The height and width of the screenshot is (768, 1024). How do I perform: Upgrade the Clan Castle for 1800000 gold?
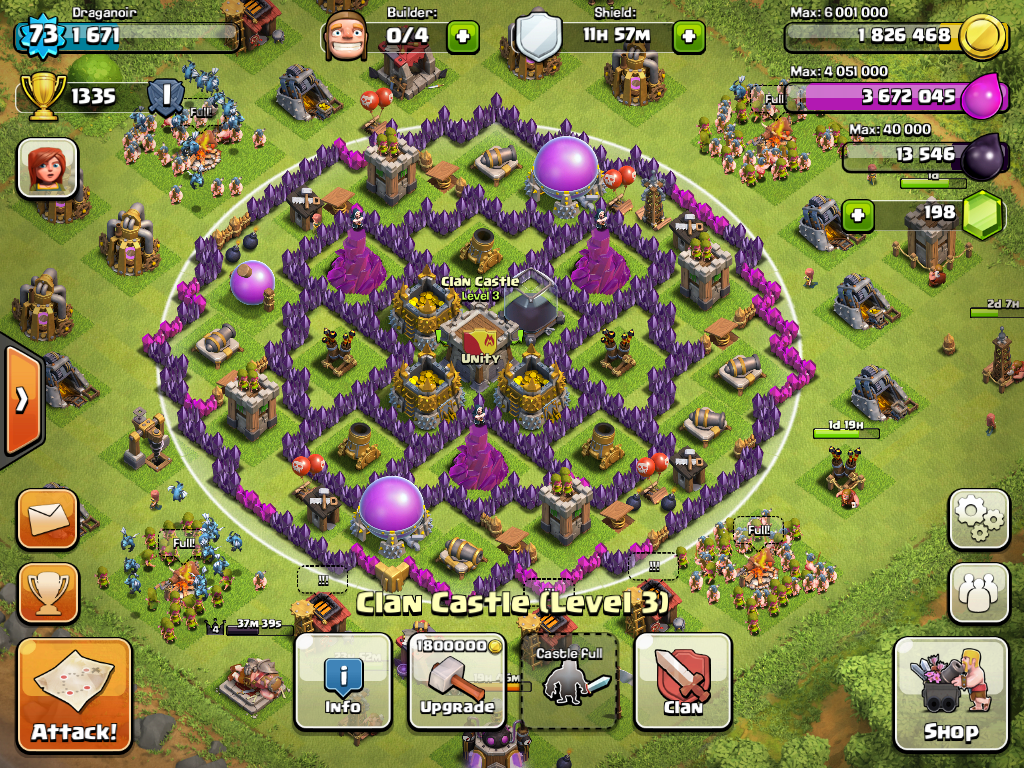coord(457,681)
